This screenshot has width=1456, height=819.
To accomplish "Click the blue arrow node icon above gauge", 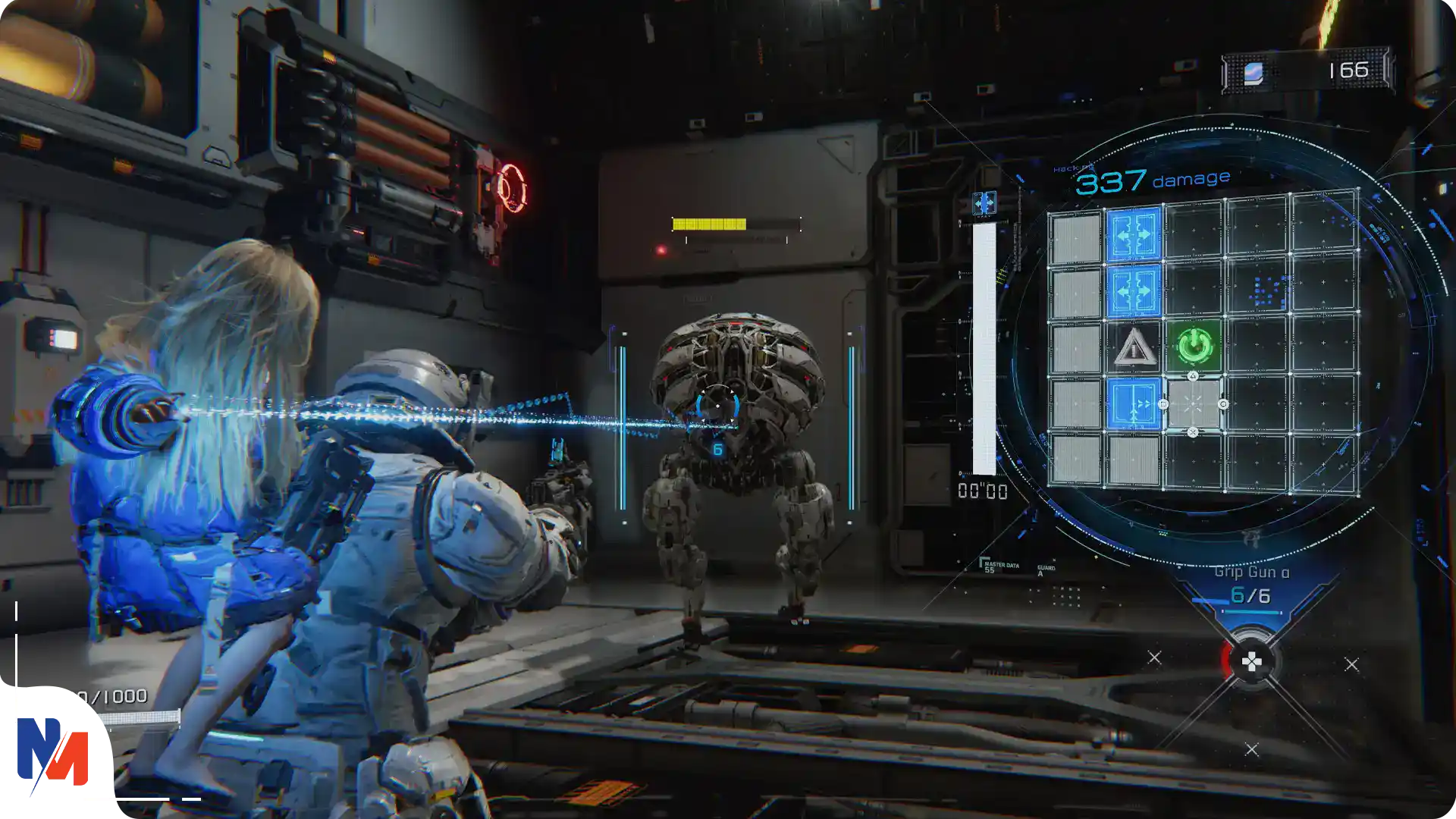I will (984, 202).
